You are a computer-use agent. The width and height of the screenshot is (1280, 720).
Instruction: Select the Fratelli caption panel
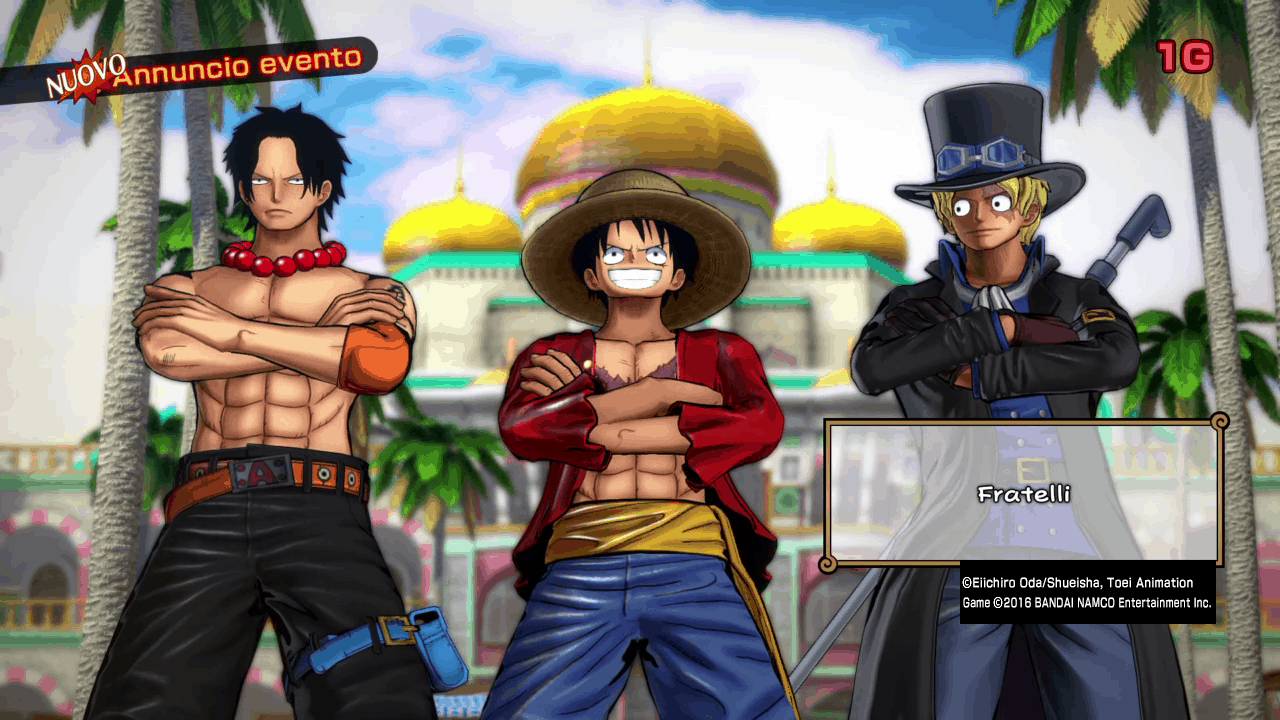(1023, 493)
